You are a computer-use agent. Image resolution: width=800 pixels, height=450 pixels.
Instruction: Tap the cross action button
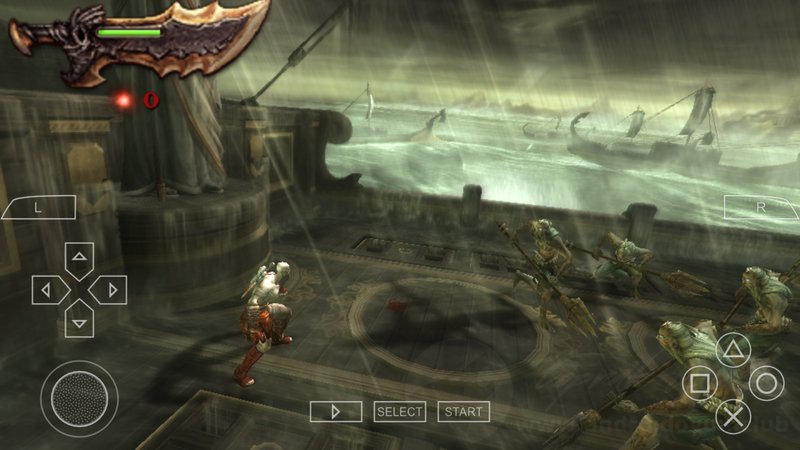pos(733,416)
